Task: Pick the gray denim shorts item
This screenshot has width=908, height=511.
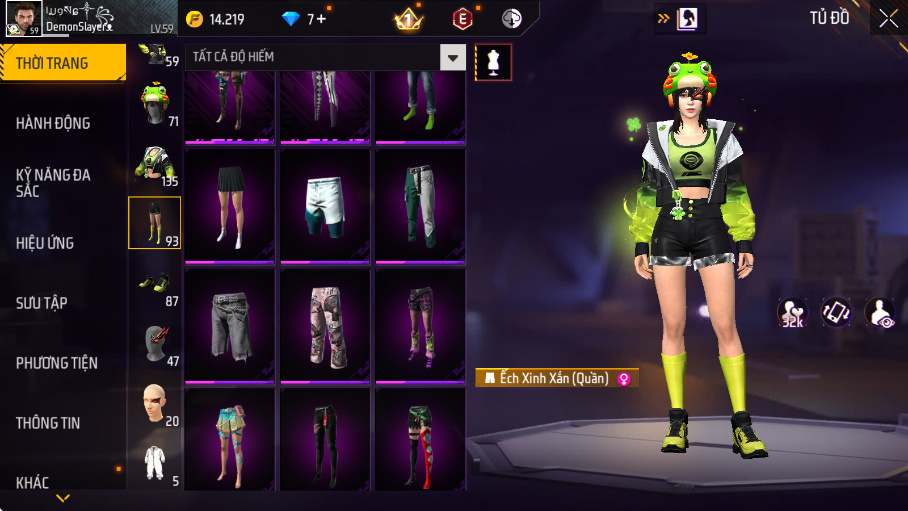Action: pos(230,324)
